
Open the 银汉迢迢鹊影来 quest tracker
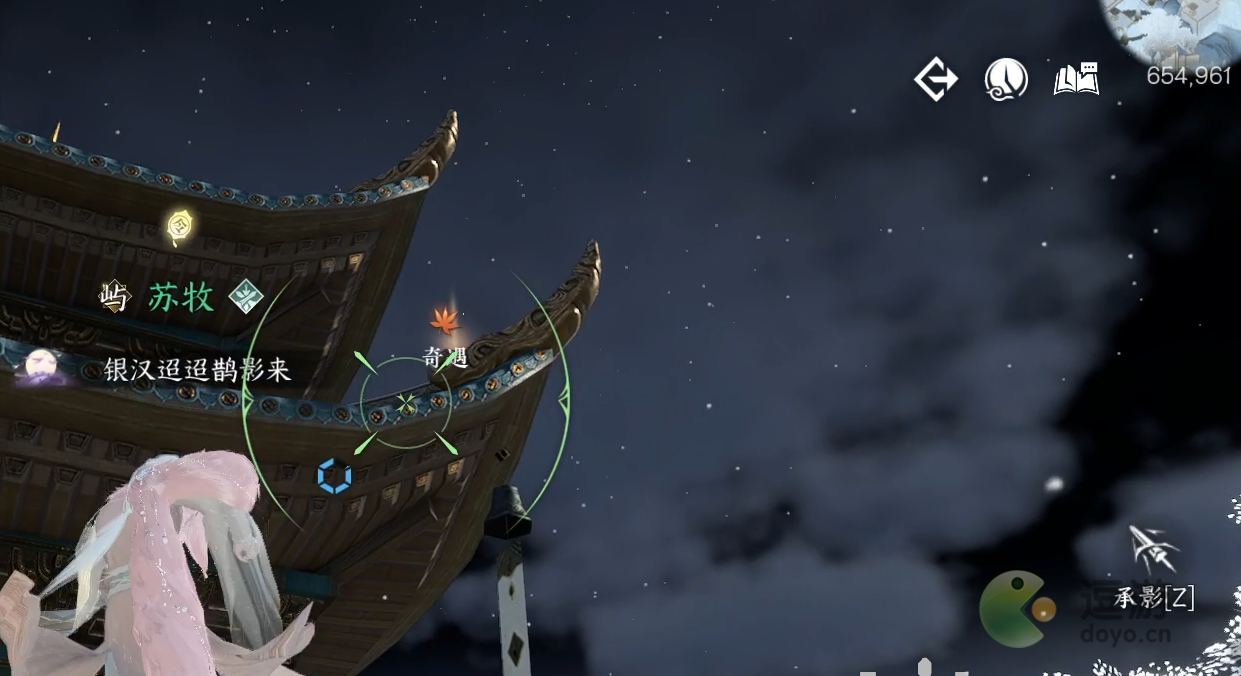(x=197, y=371)
